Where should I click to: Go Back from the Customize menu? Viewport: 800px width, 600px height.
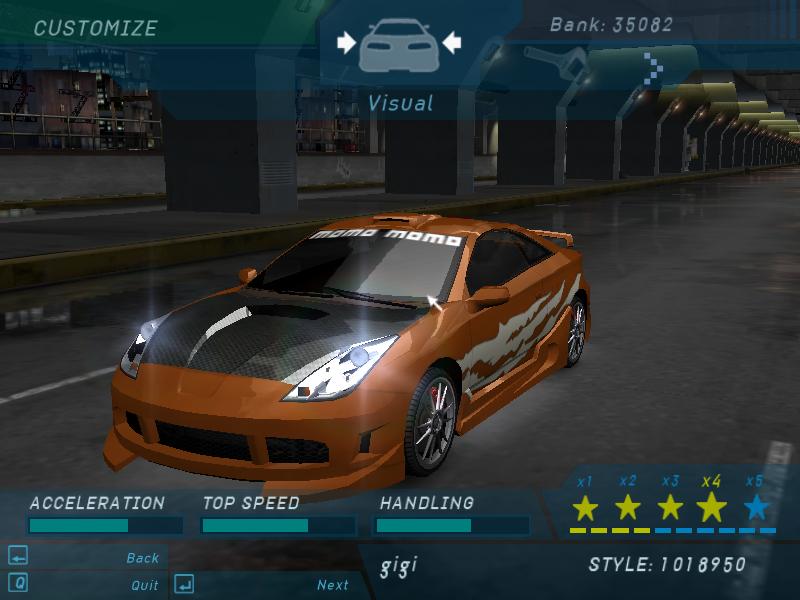(x=142, y=558)
